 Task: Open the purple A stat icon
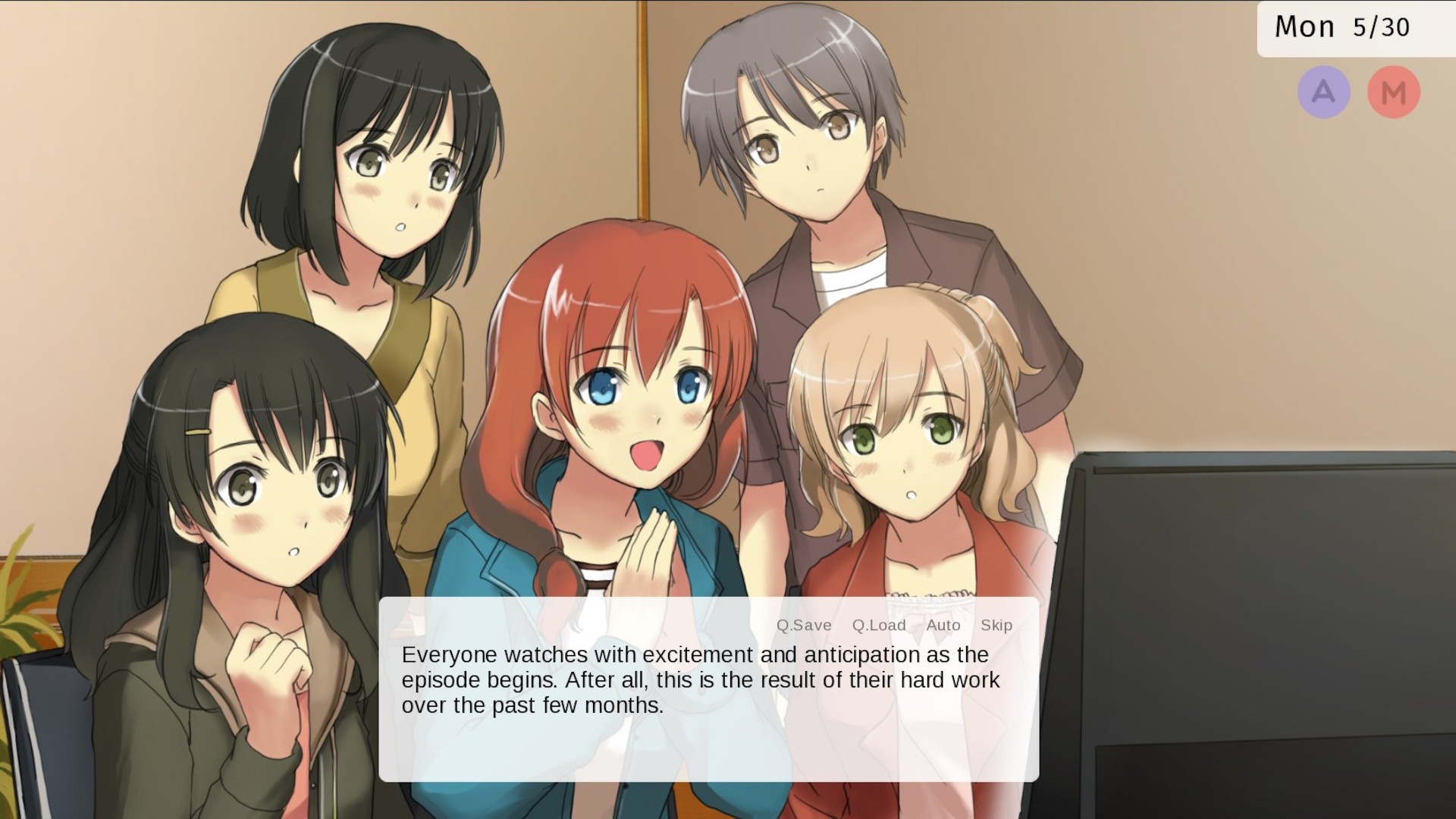[1324, 91]
